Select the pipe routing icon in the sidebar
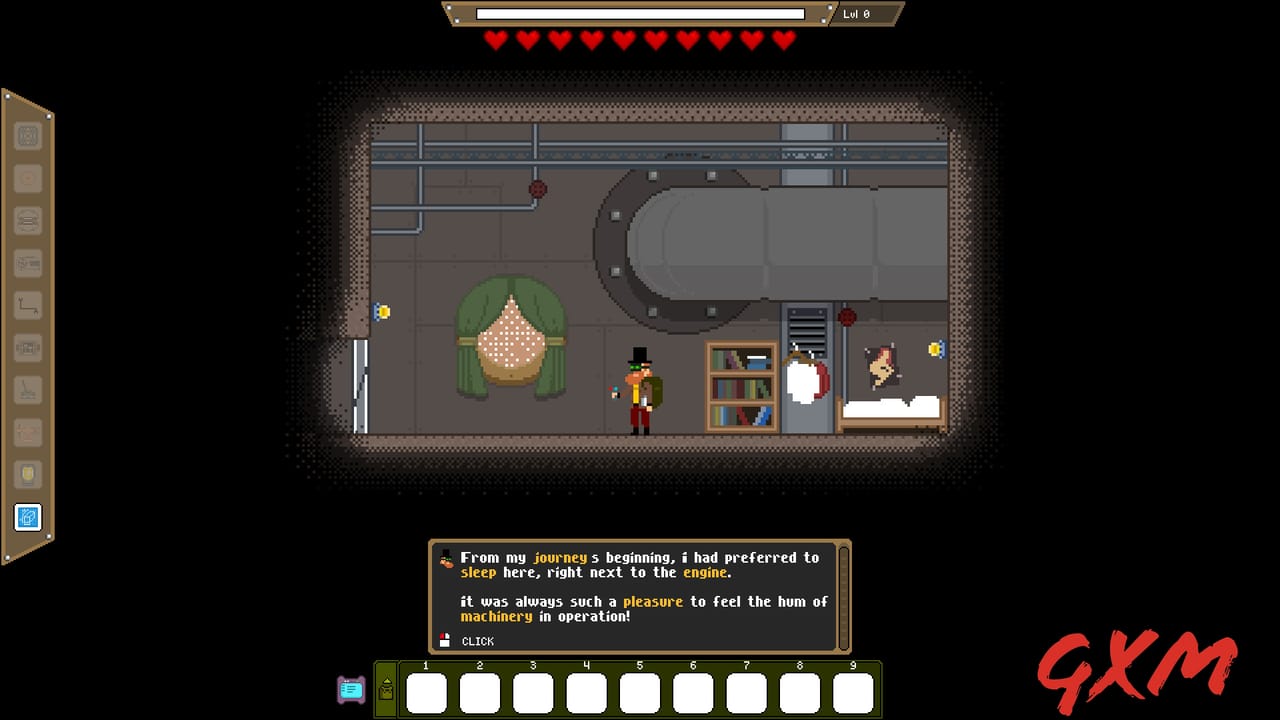1280x720 pixels. pyautogui.click(x=27, y=305)
